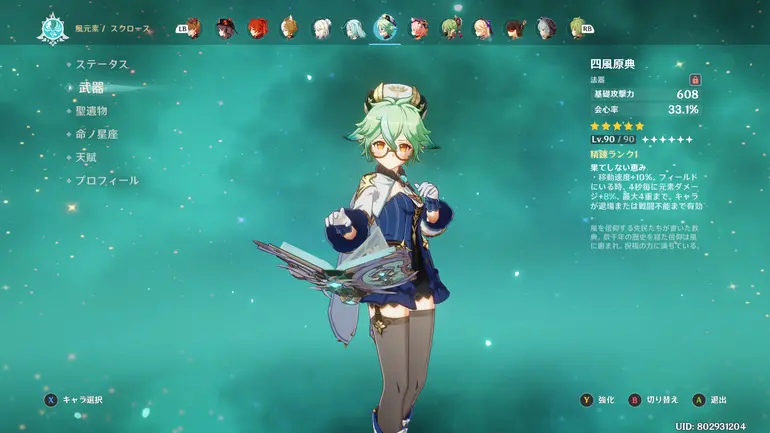This screenshot has height=433, width=770.
Task: Open the ステータス menu entry
Action: point(102,64)
